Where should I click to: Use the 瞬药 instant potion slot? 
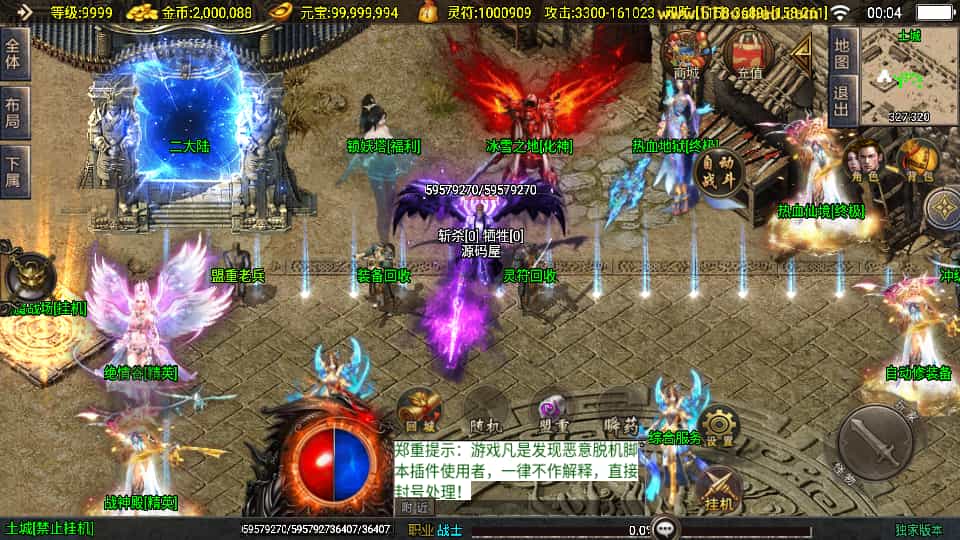coord(622,409)
